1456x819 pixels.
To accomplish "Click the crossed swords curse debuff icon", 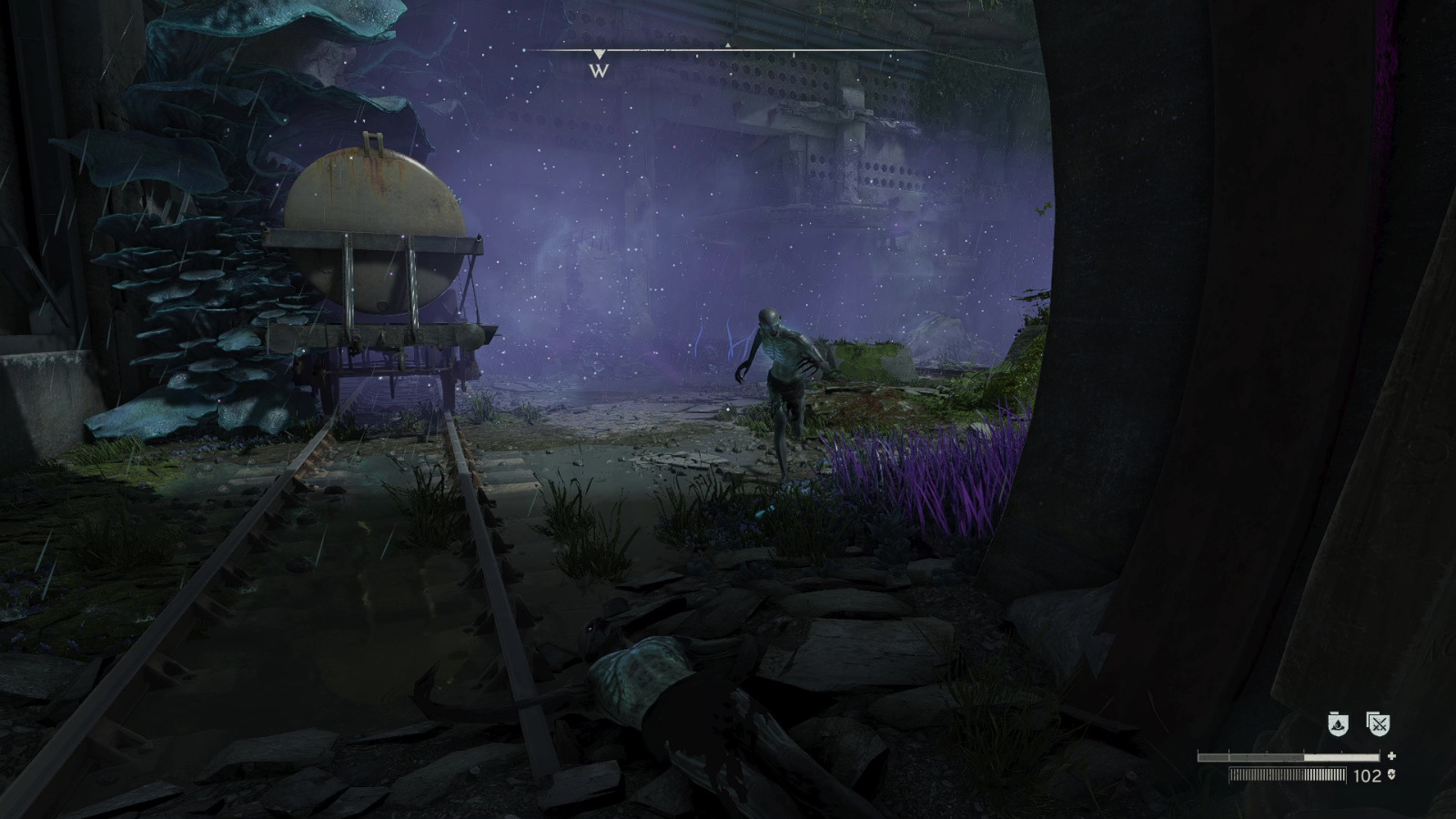I will click(x=1378, y=724).
